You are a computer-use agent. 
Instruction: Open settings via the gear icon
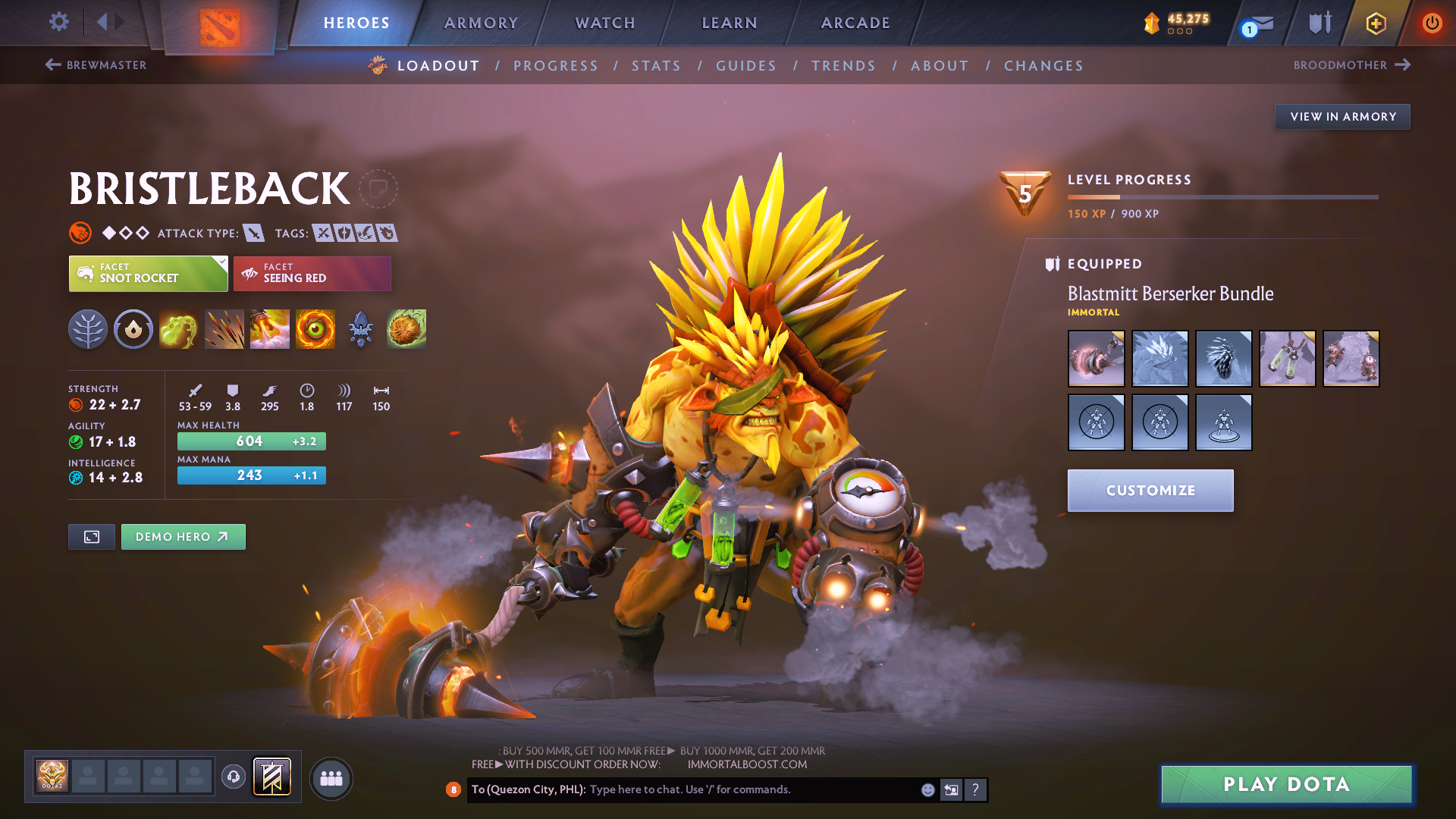pyautogui.click(x=59, y=21)
